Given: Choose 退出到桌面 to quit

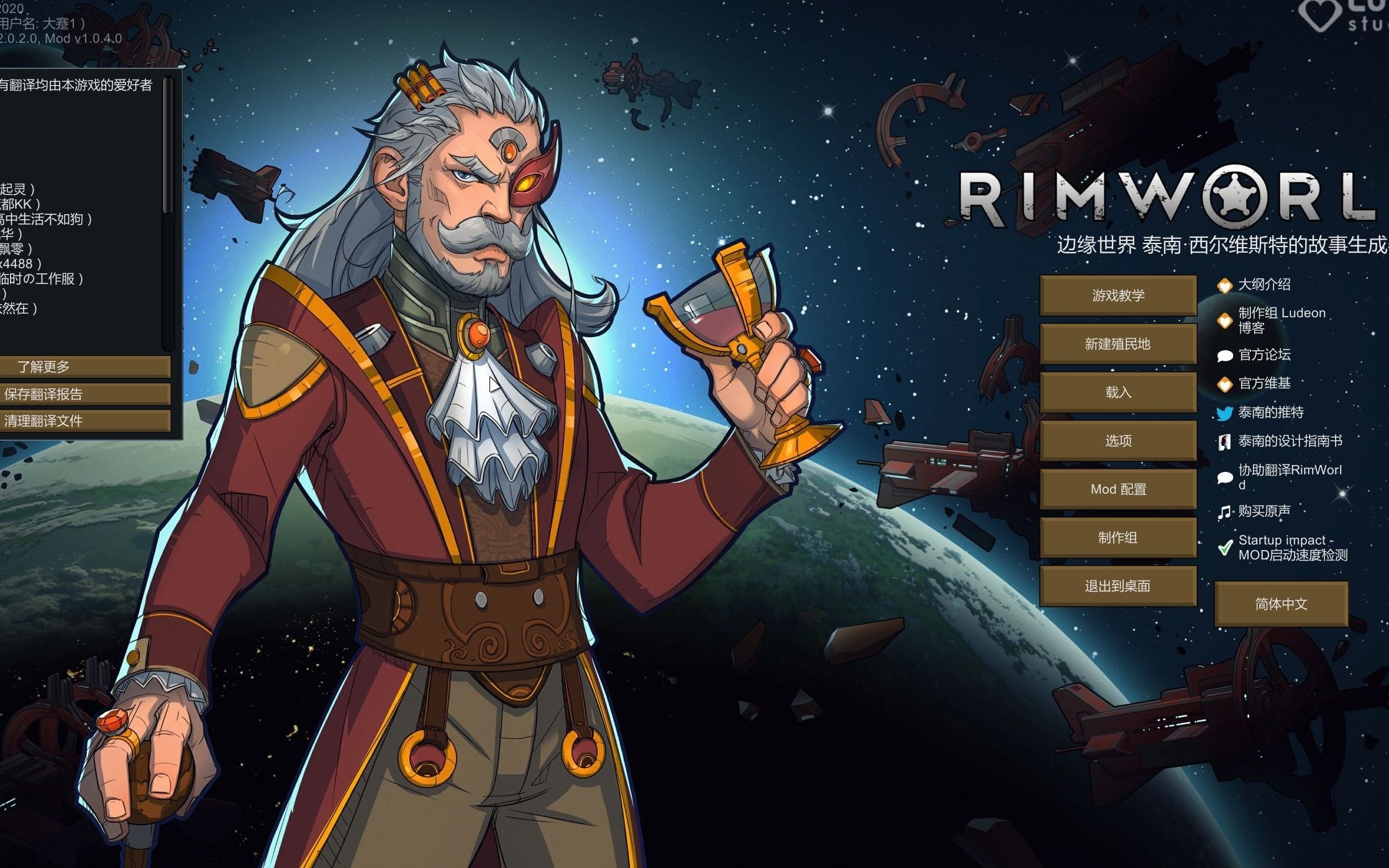Looking at the screenshot, I should [1118, 585].
